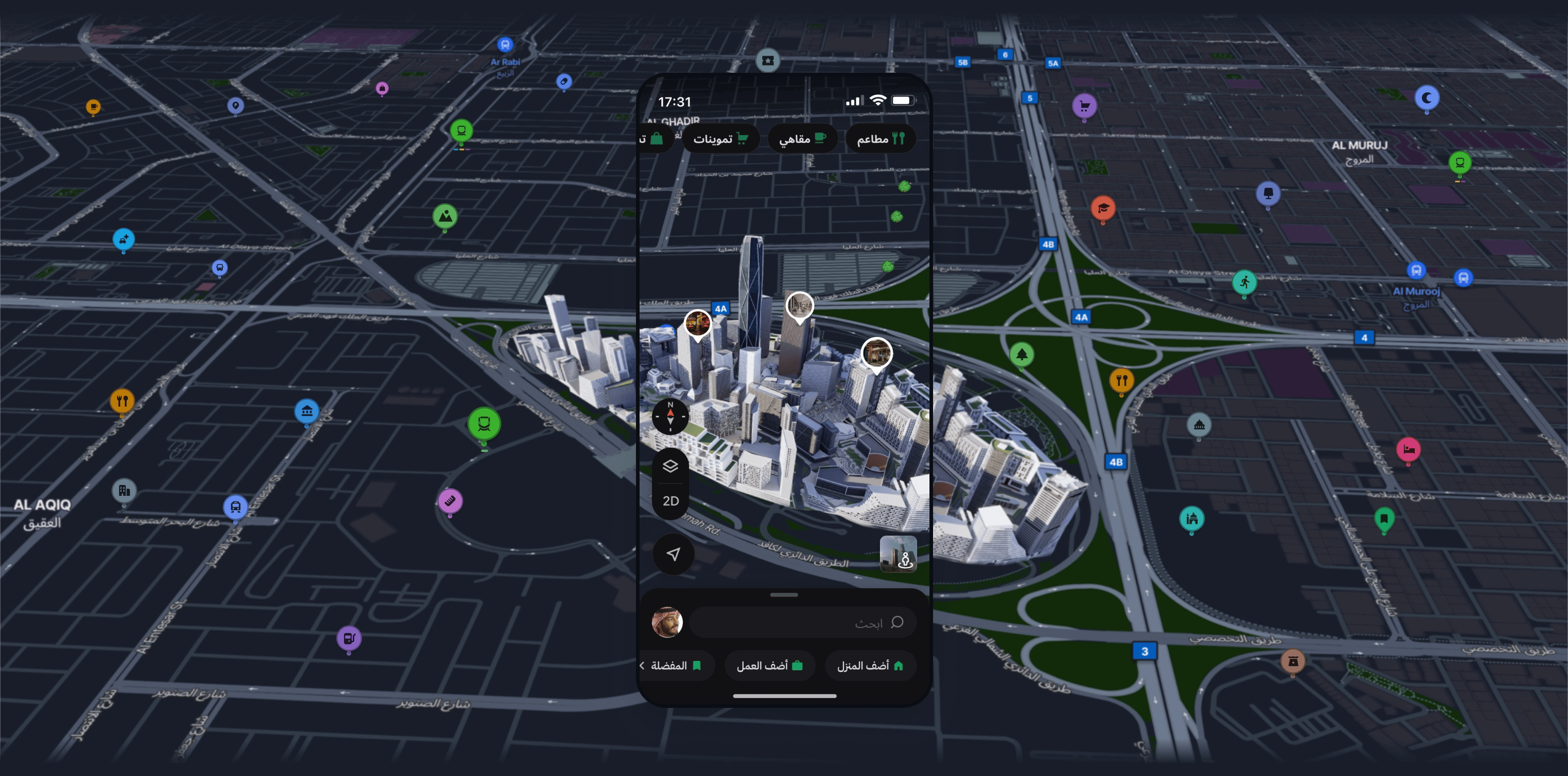1568x776 pixels.
Task: Select the مطاعم restaurants filter tab
Action: (880, 138)
